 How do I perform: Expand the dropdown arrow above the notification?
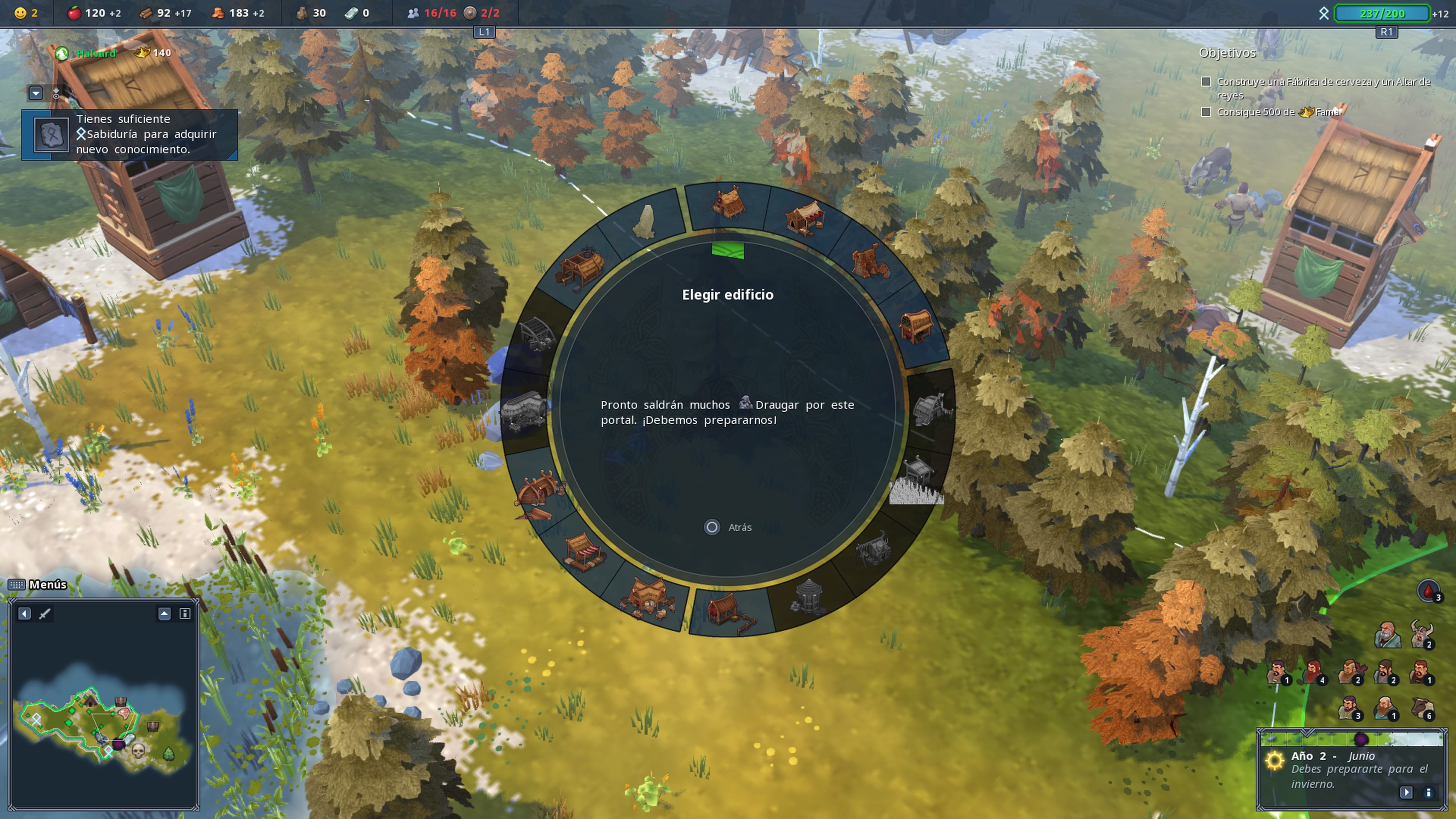coord(36,93)
